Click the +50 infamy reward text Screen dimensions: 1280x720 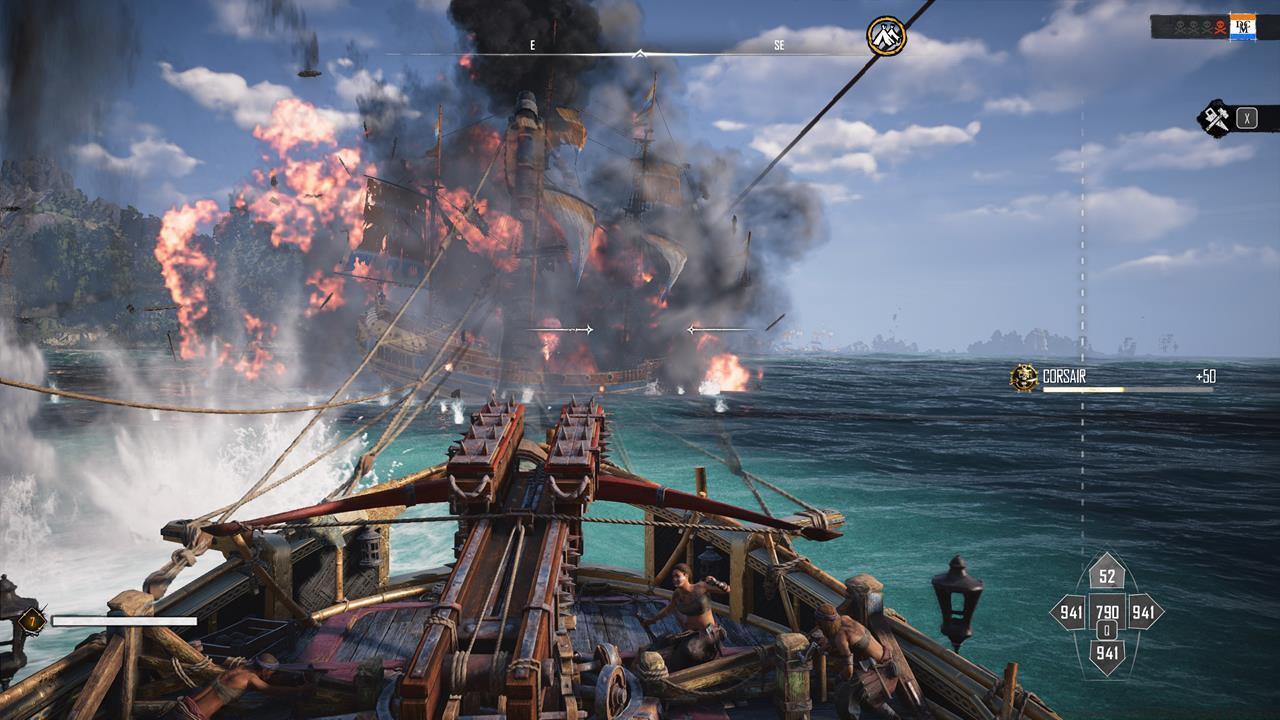click(1208, 375)
